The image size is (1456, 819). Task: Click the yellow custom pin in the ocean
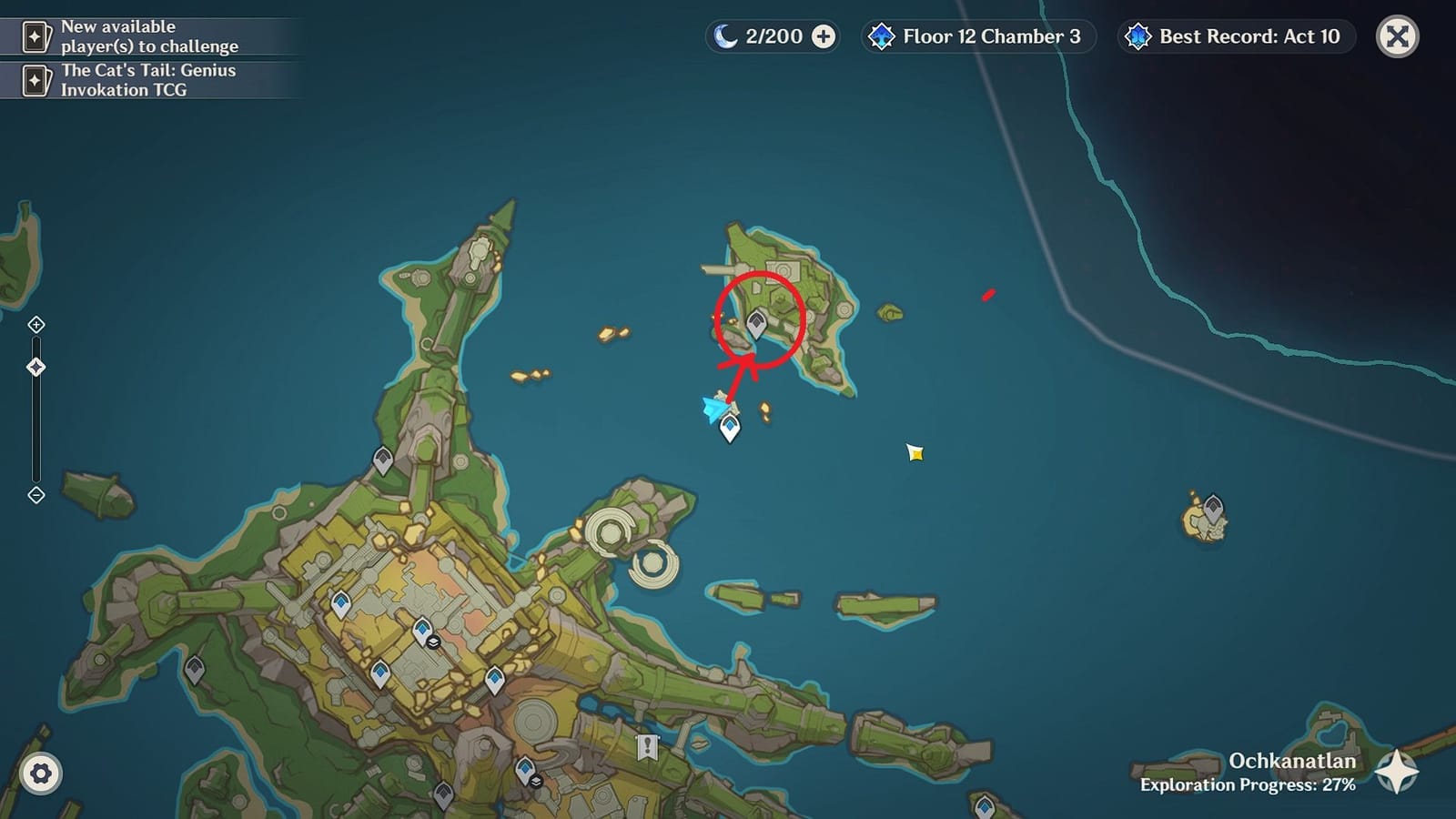(913, 452)
